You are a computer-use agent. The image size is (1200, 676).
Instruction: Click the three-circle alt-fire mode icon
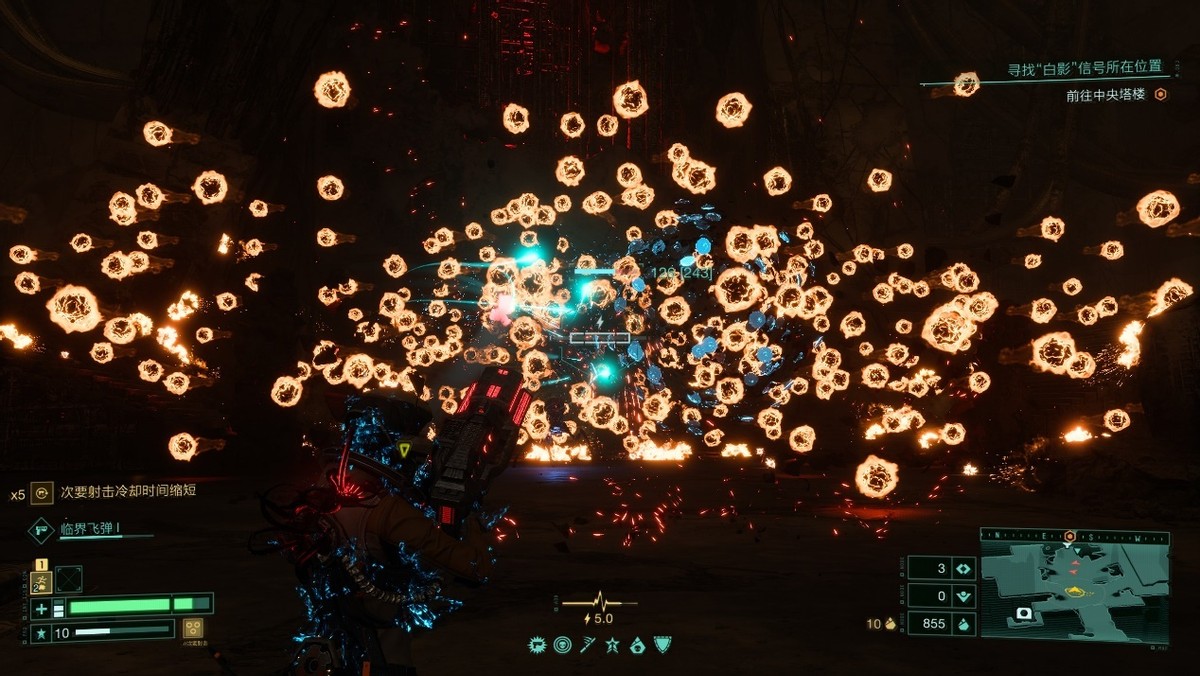(194, 628)
